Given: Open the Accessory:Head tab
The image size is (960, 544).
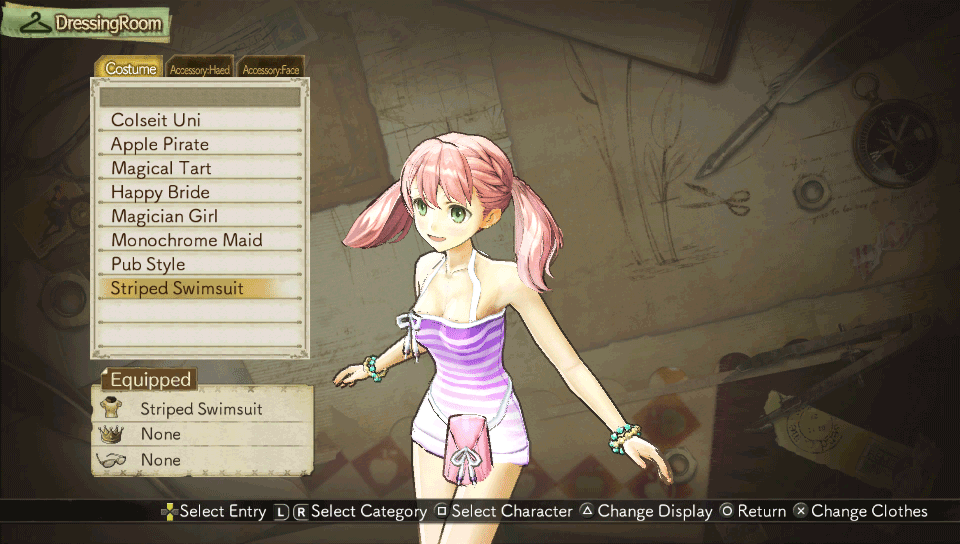Looking at the screenshot, I should pos(200,70).
